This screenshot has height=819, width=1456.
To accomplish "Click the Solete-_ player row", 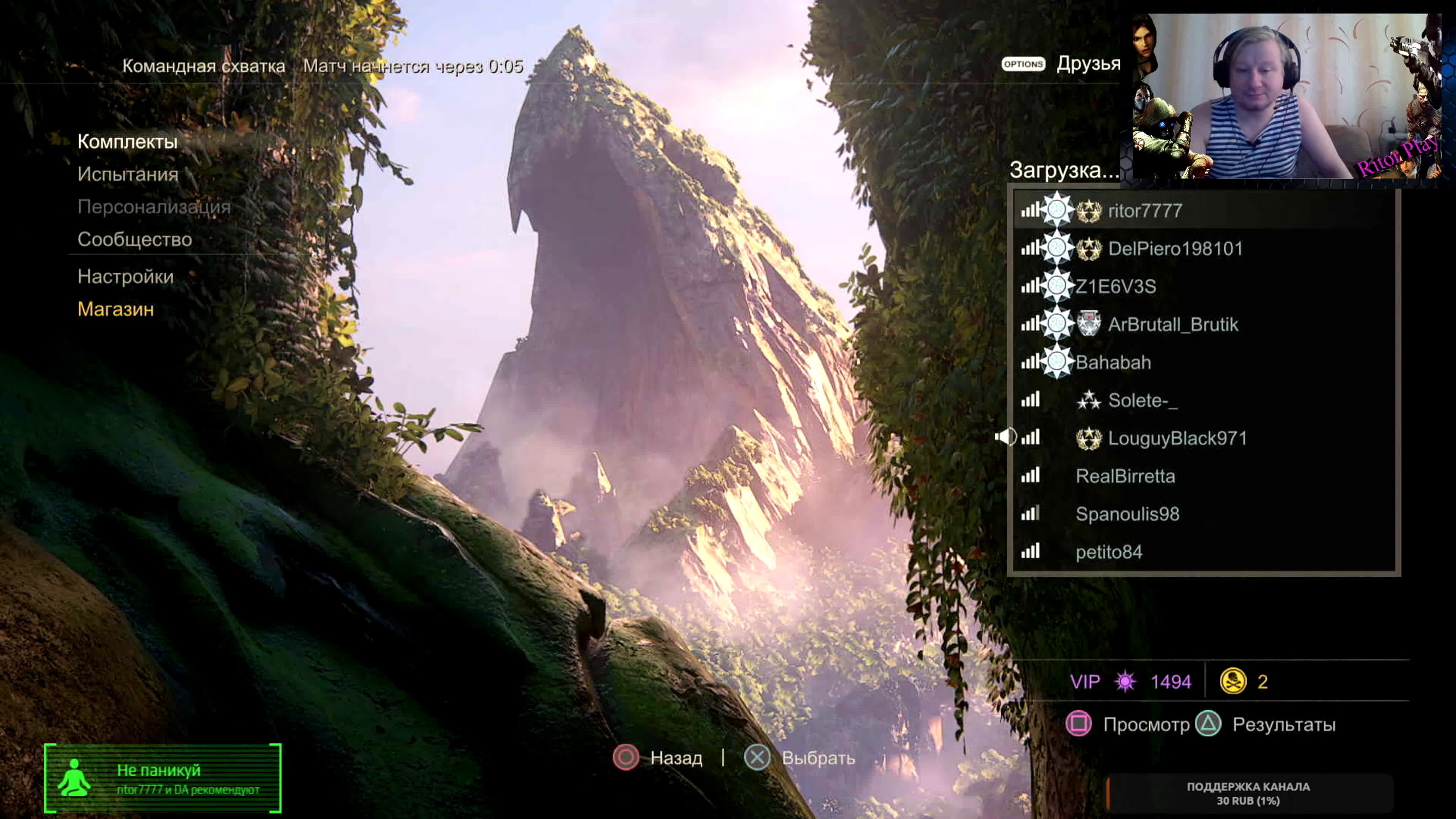I will [x=1142, y=400].
